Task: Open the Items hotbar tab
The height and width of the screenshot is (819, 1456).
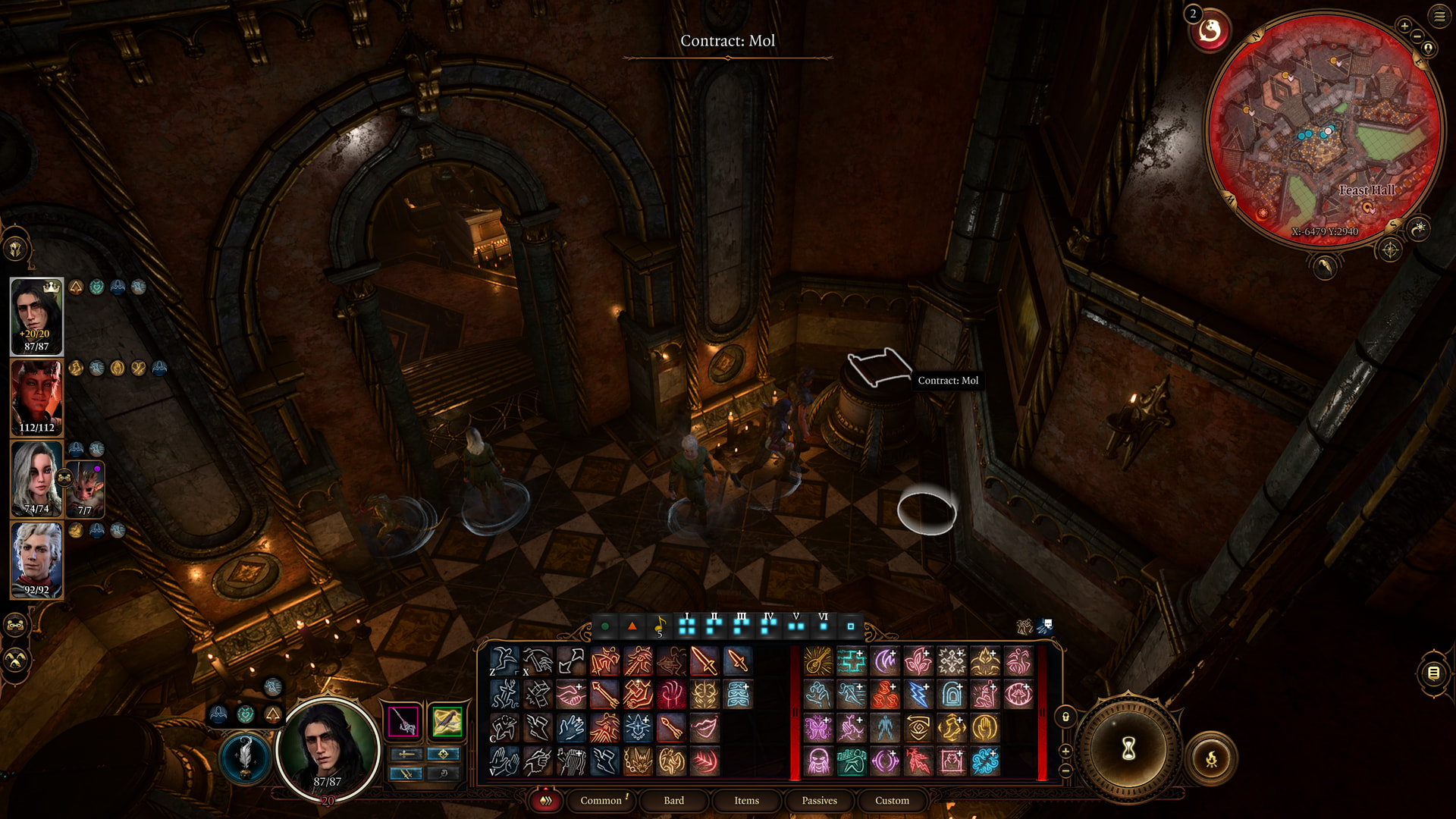Action: (x=746, y=800)
